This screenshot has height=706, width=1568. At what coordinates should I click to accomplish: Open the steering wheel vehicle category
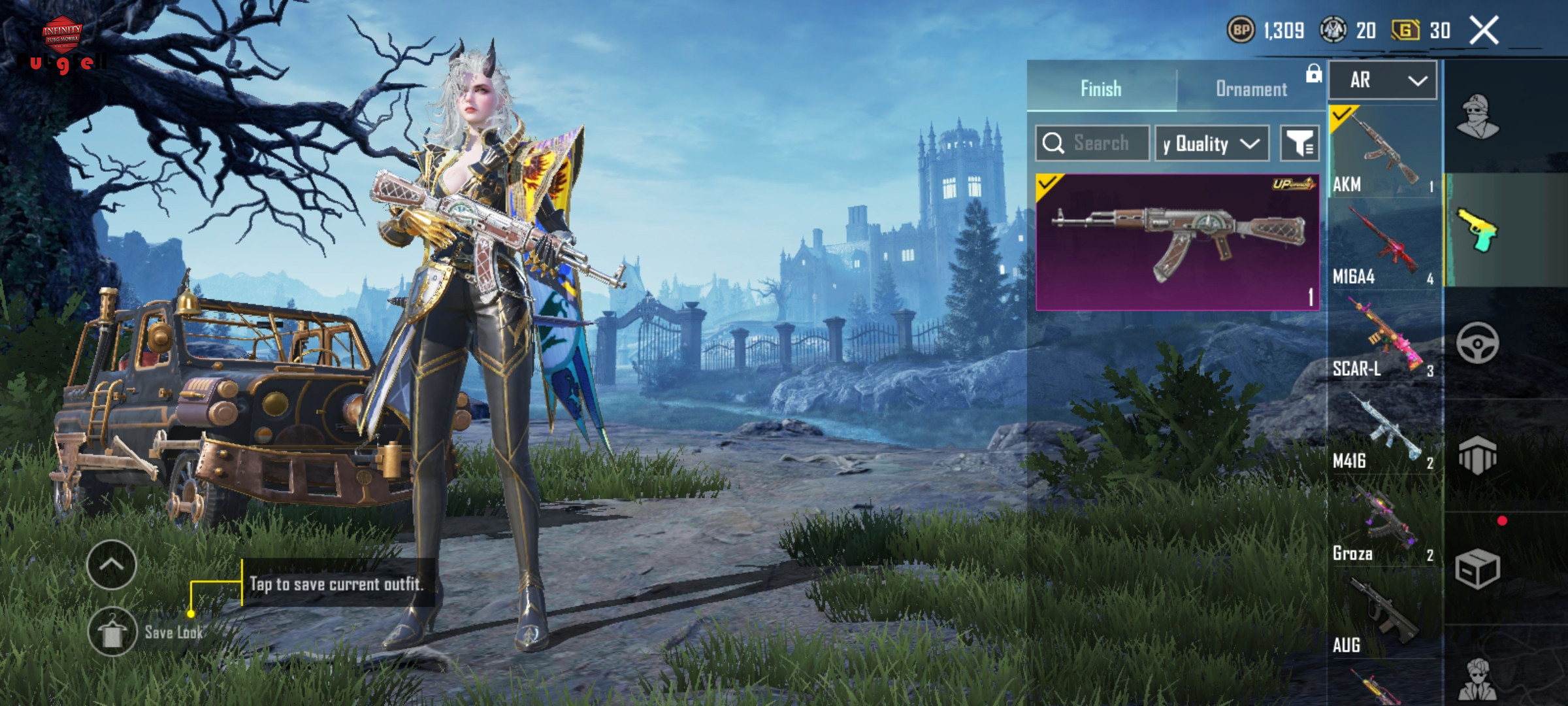(x=1478, y=343)
